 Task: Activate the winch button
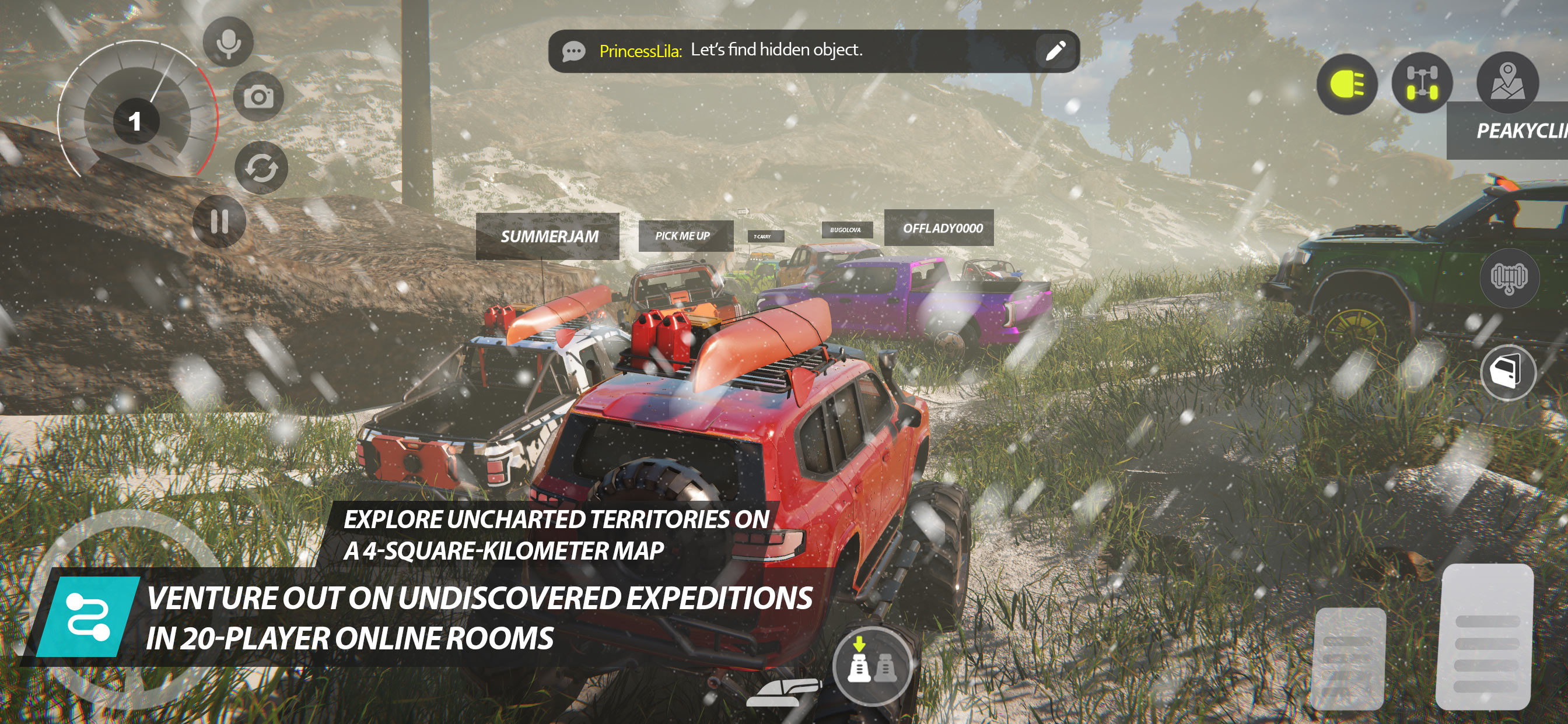point(1508,278)
